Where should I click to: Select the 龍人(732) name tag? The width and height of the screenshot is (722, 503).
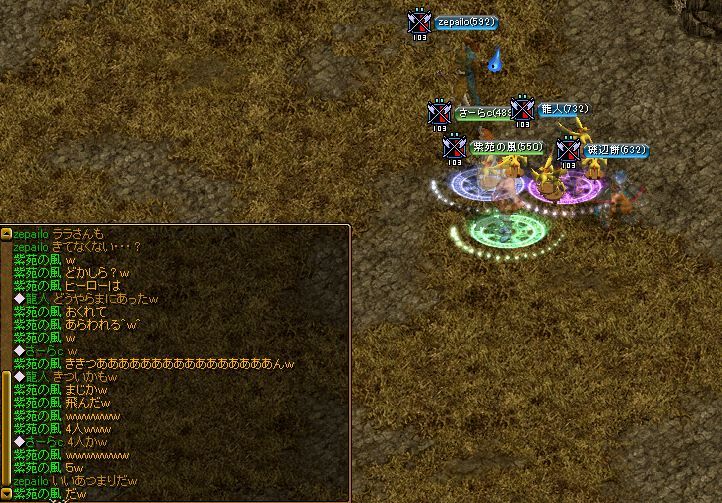564,109
